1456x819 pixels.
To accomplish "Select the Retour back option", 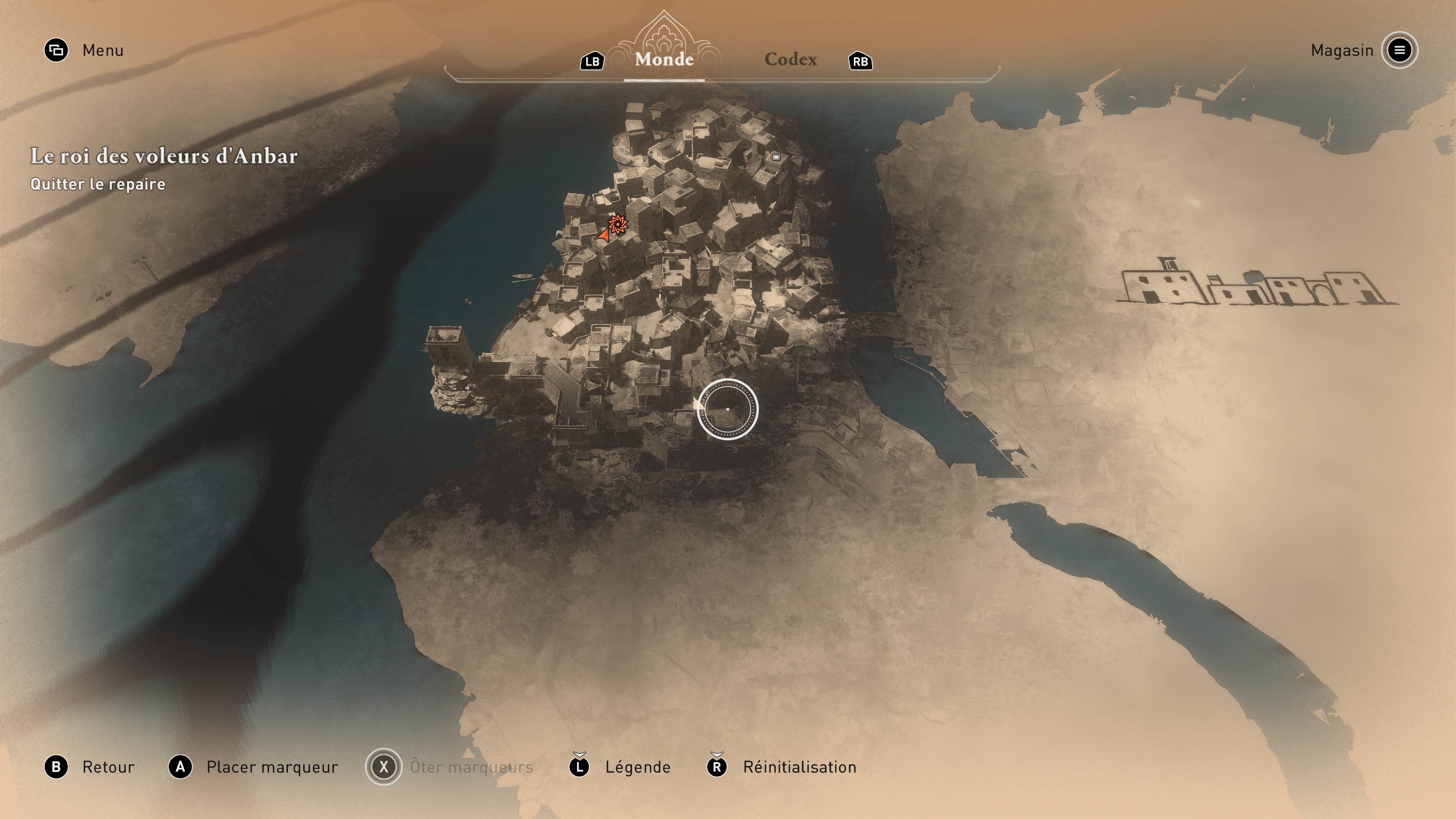I will pyautogui.click(x=91, y=767).
